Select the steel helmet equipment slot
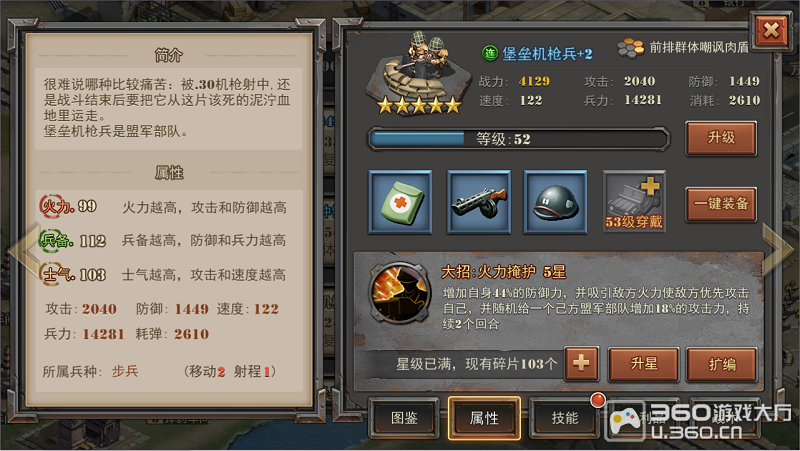Image resolution: width=800 pixels, height=451 pixels. [x=556, y=202]
